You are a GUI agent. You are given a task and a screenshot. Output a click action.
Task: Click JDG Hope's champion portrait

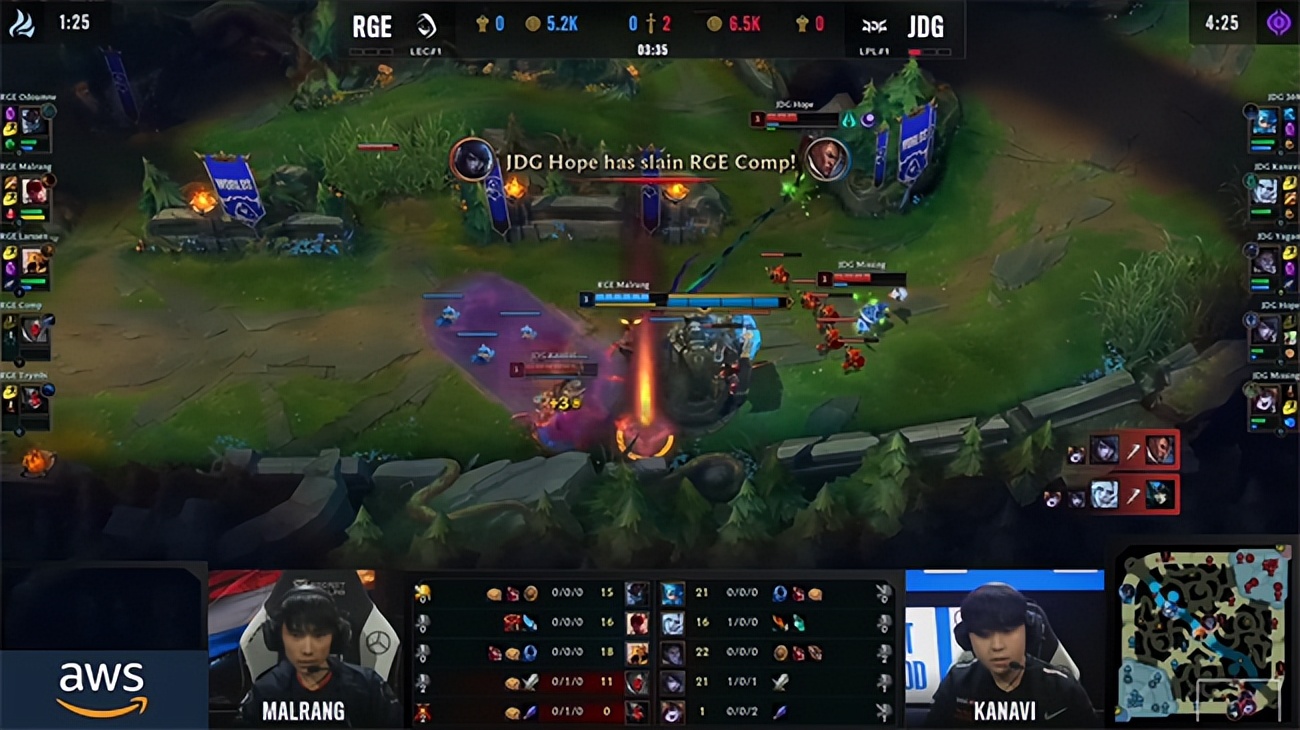click(x=1265, y=329)
